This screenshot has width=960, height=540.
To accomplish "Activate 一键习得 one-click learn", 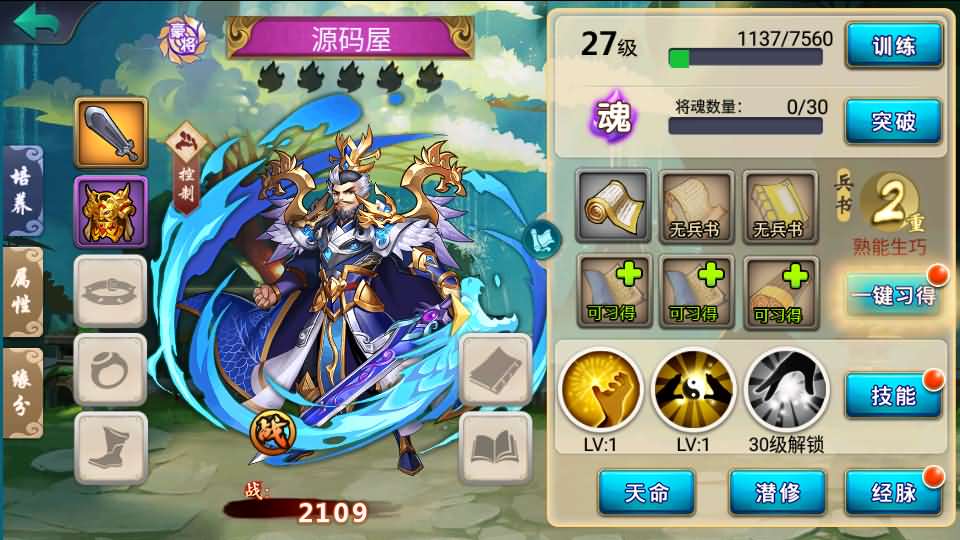I will click(x=893, y=295).
